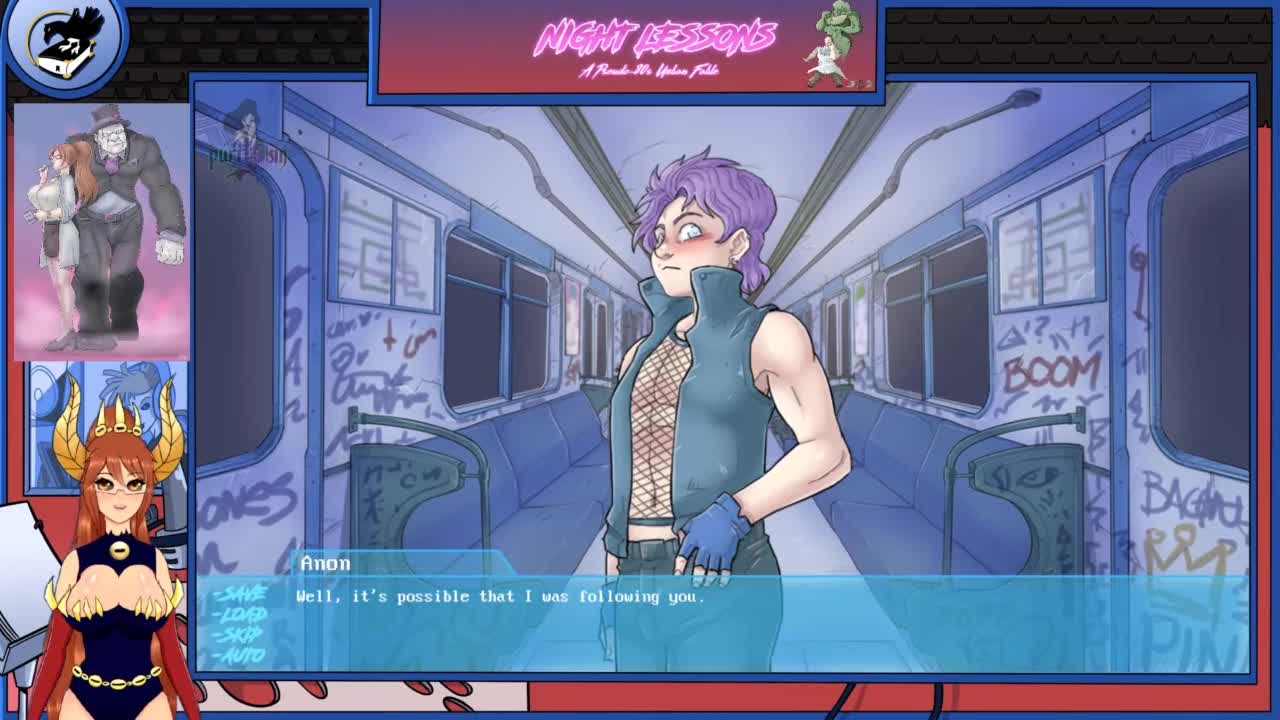Open the Load menu
Screen dimensions: 1280x720
click(242, 614)
